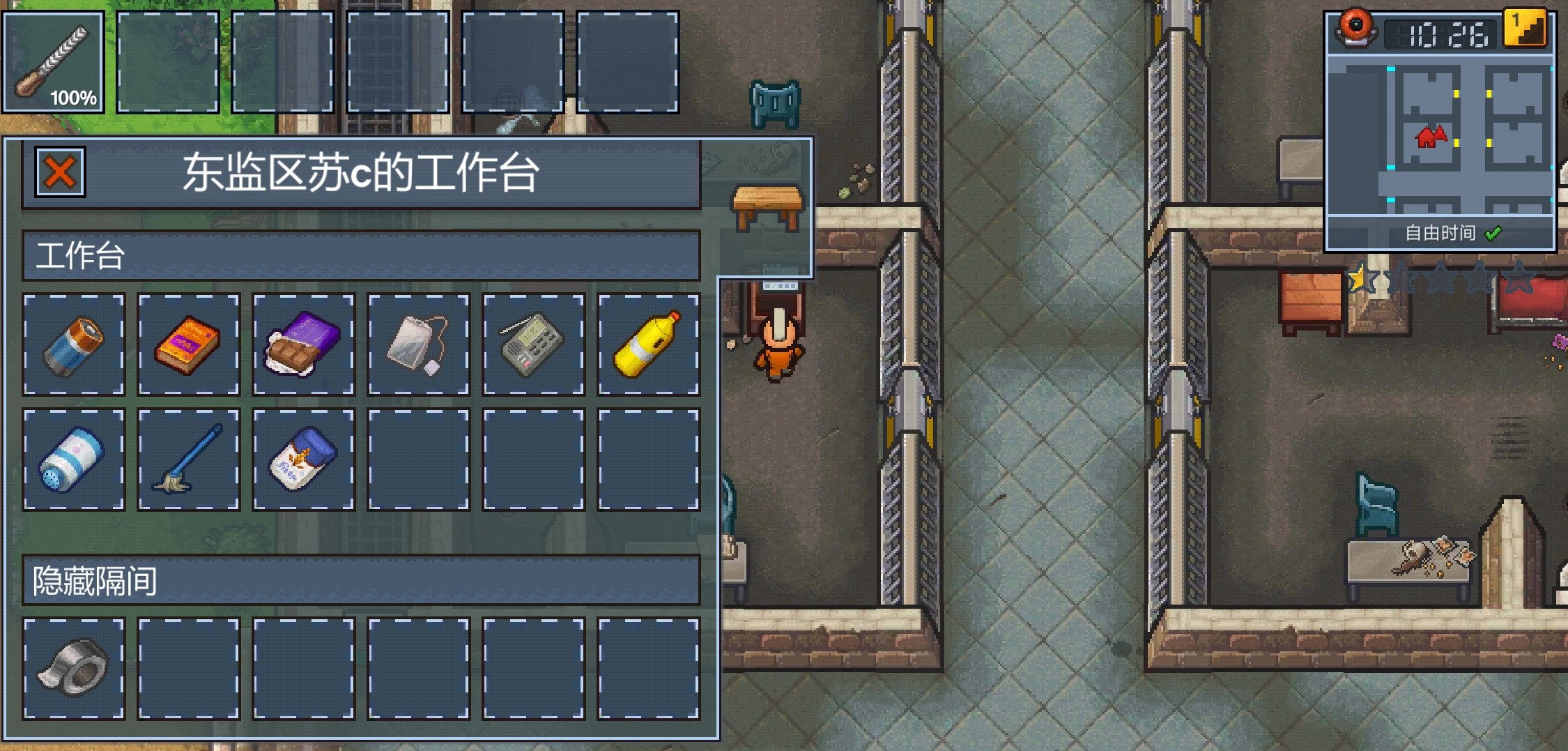Open the prison minimap
1568x751 pixels.
tap(1440, 137)
